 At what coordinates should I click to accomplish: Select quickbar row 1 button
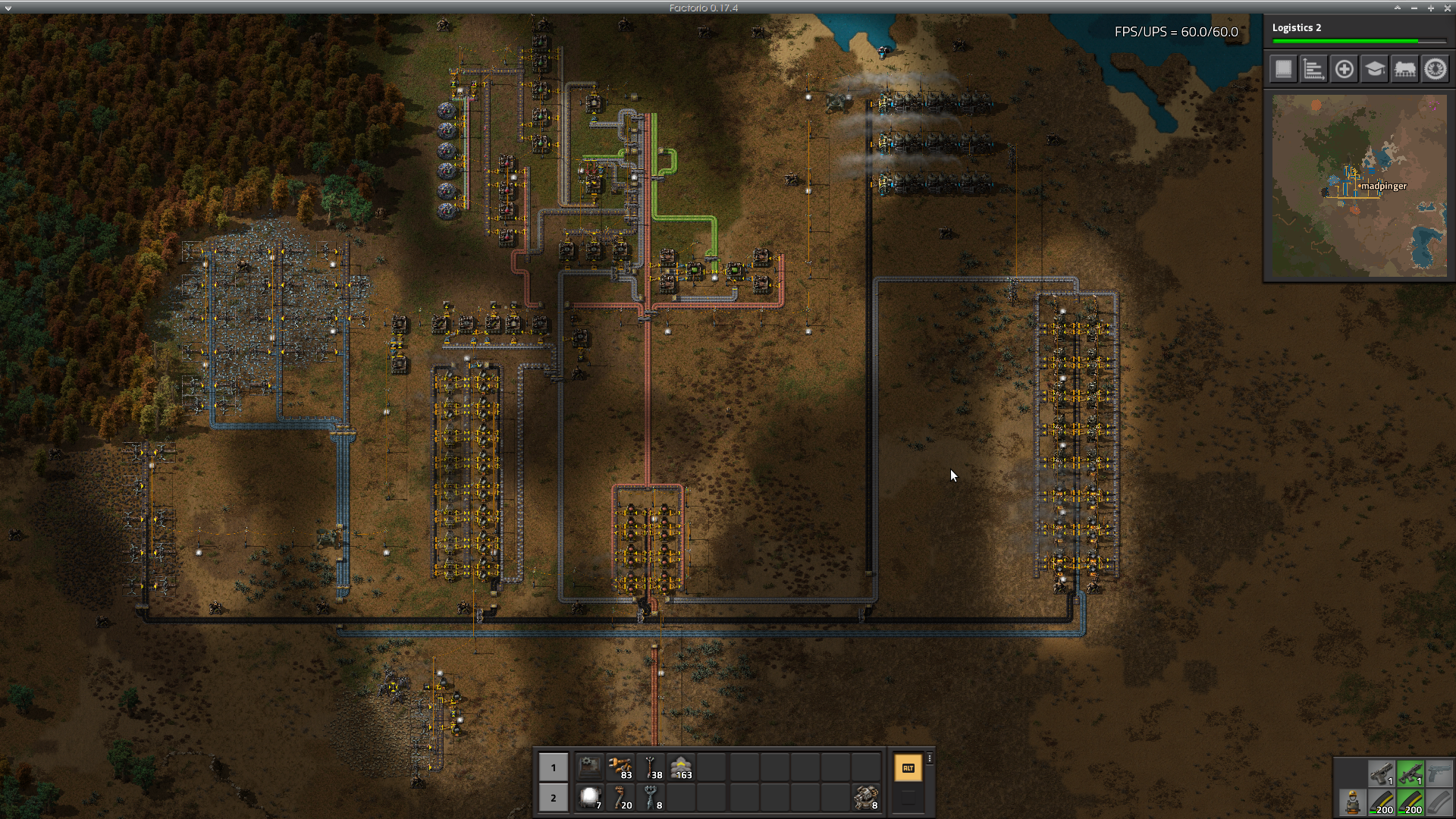(x=553, y=767)
